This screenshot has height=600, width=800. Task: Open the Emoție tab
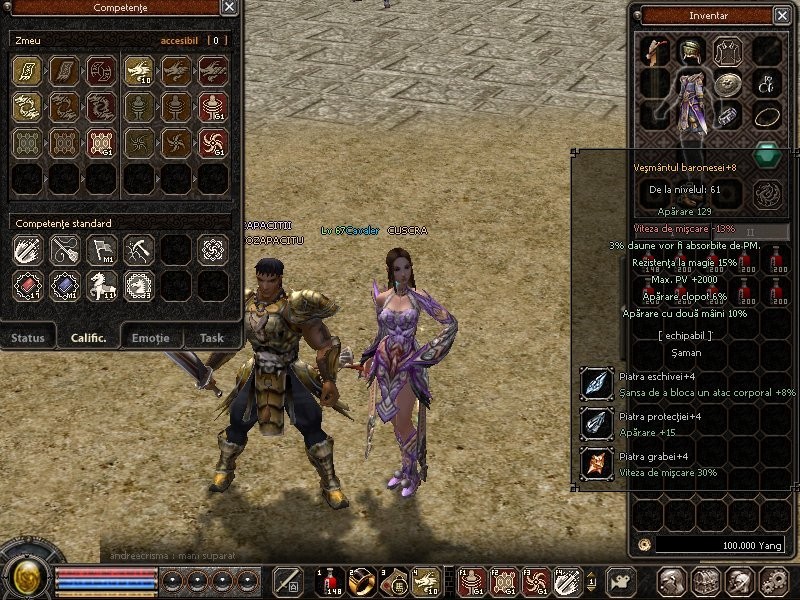pyautogui.click(x=150, y=338)
